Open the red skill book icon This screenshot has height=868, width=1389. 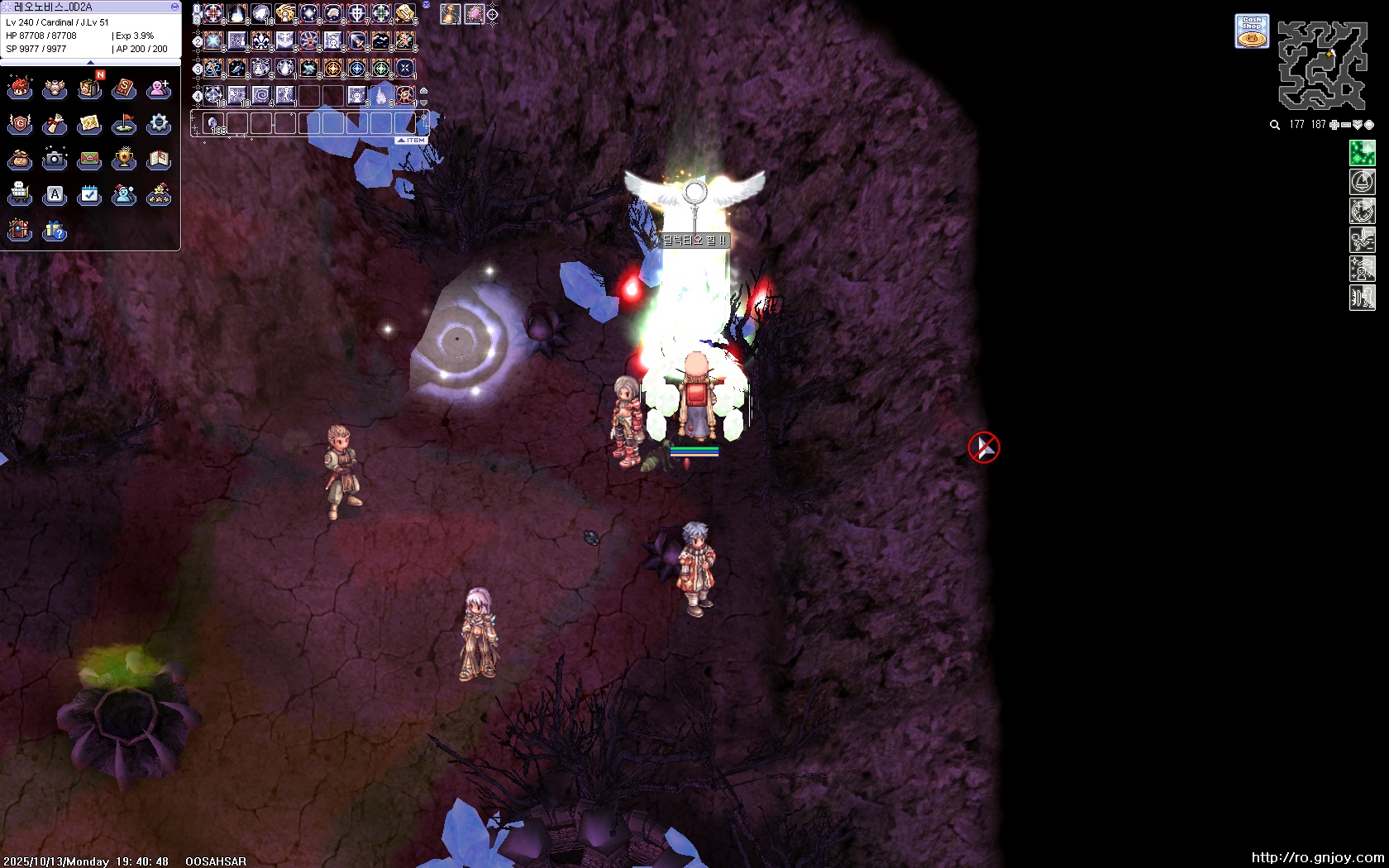click(x=124, y=88)
